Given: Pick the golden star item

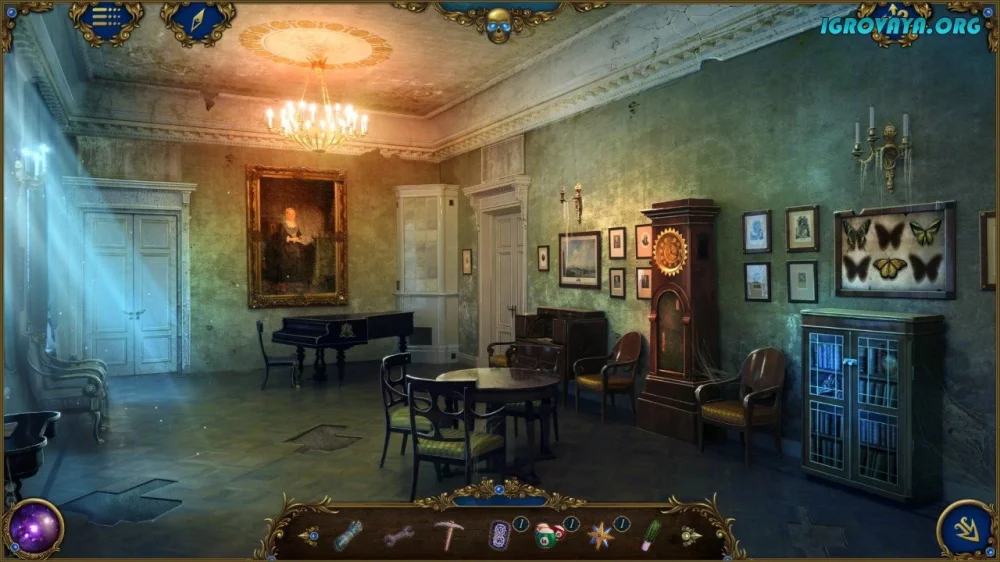Looking at the screenshot, I should point(600,536).
